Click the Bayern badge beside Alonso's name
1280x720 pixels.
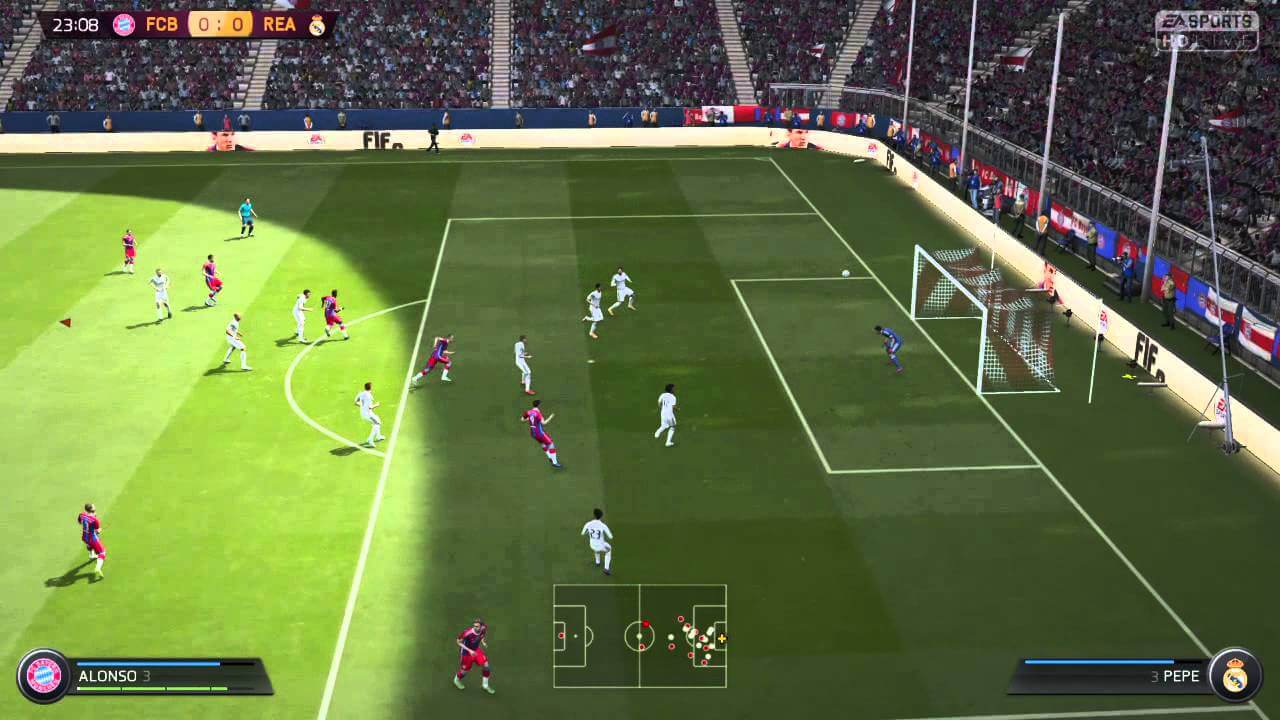click(x=45, y=674)
